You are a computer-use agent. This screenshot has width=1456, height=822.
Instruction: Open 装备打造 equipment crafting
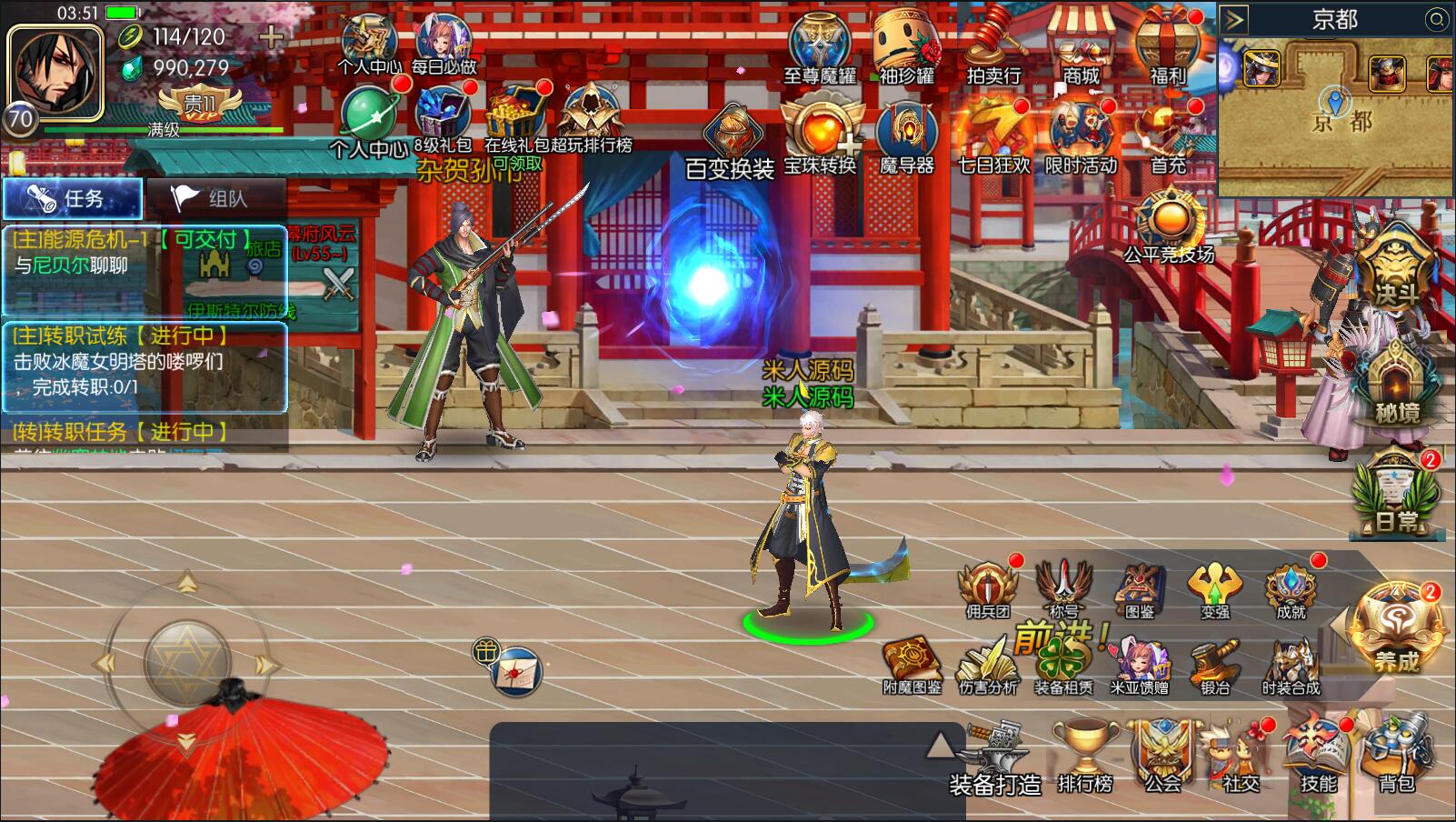coord(995,759)
